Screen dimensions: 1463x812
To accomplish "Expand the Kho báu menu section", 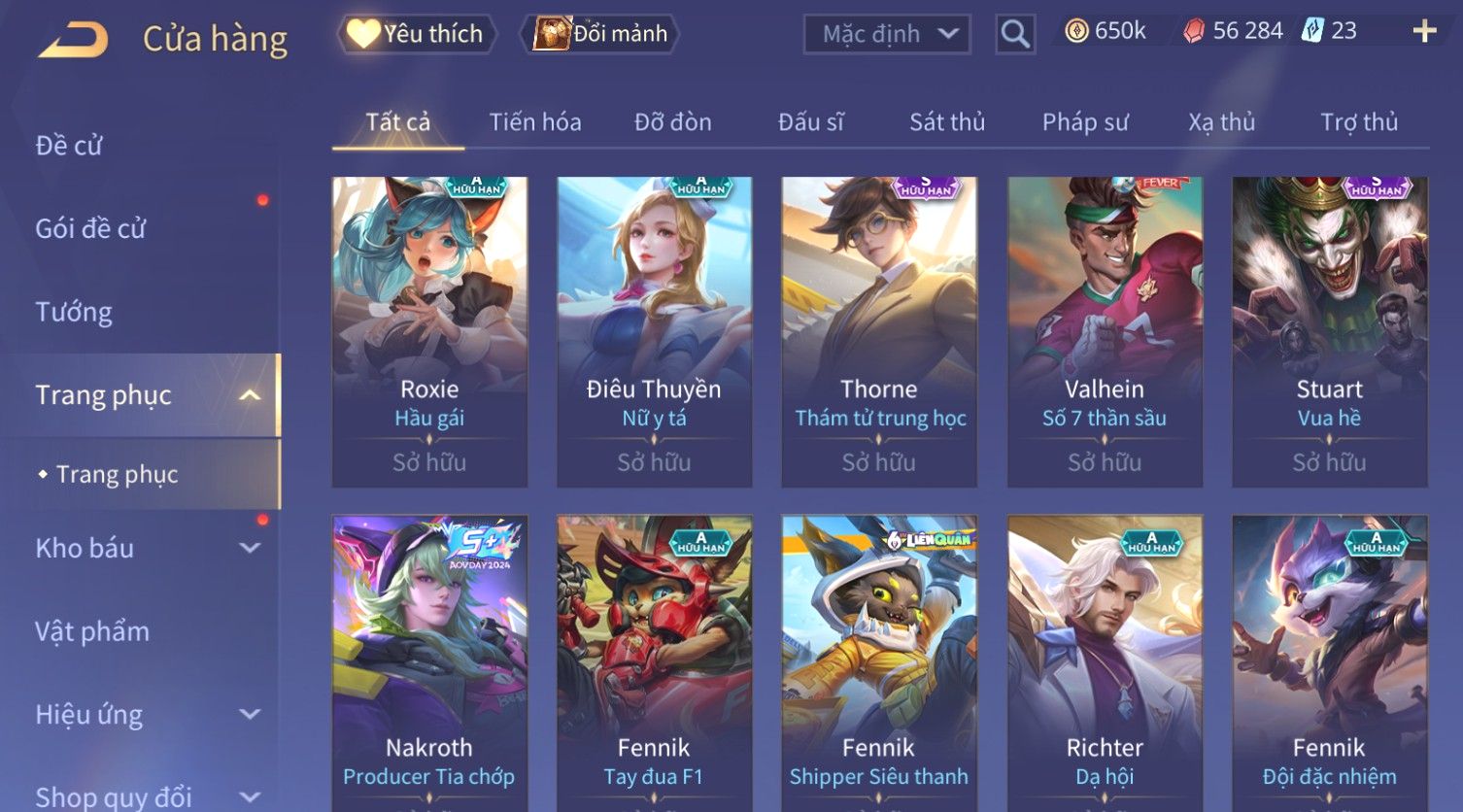I will click(146, 548).
